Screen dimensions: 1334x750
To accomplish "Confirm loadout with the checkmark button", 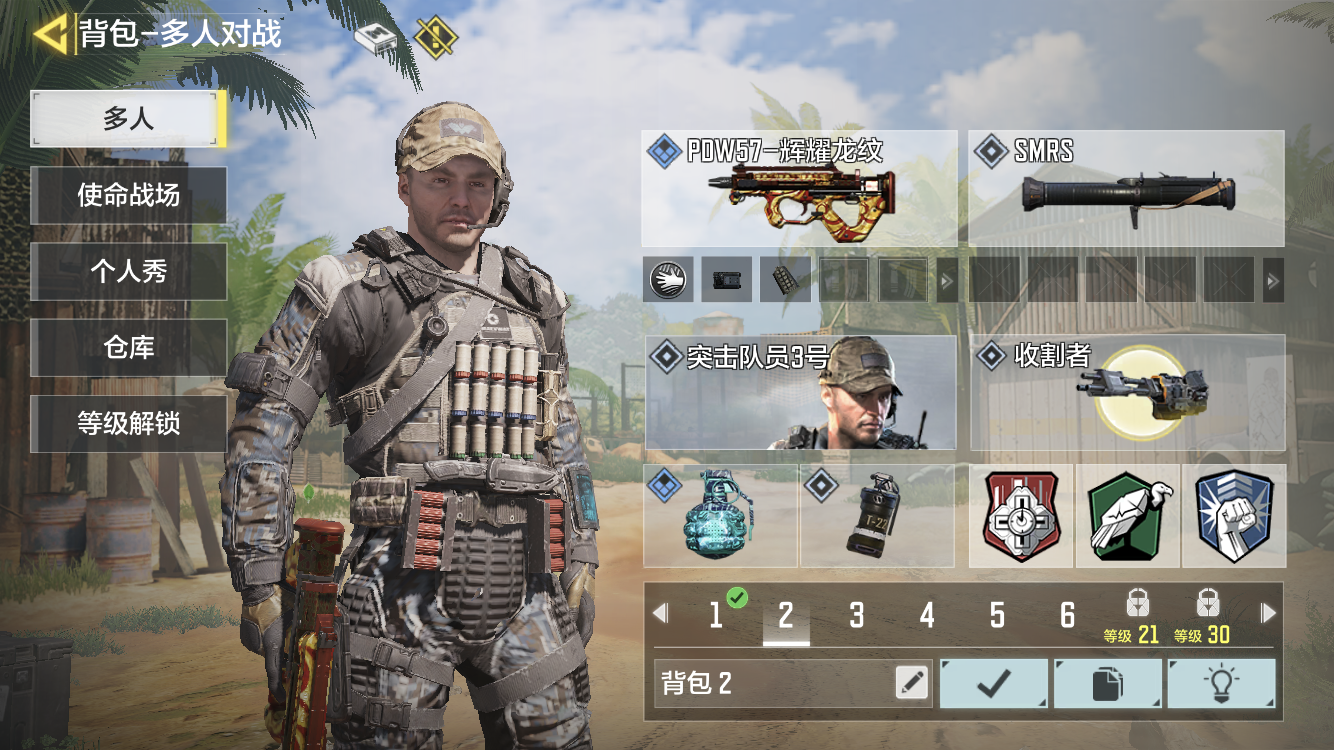I will click(x=994, y=683).
